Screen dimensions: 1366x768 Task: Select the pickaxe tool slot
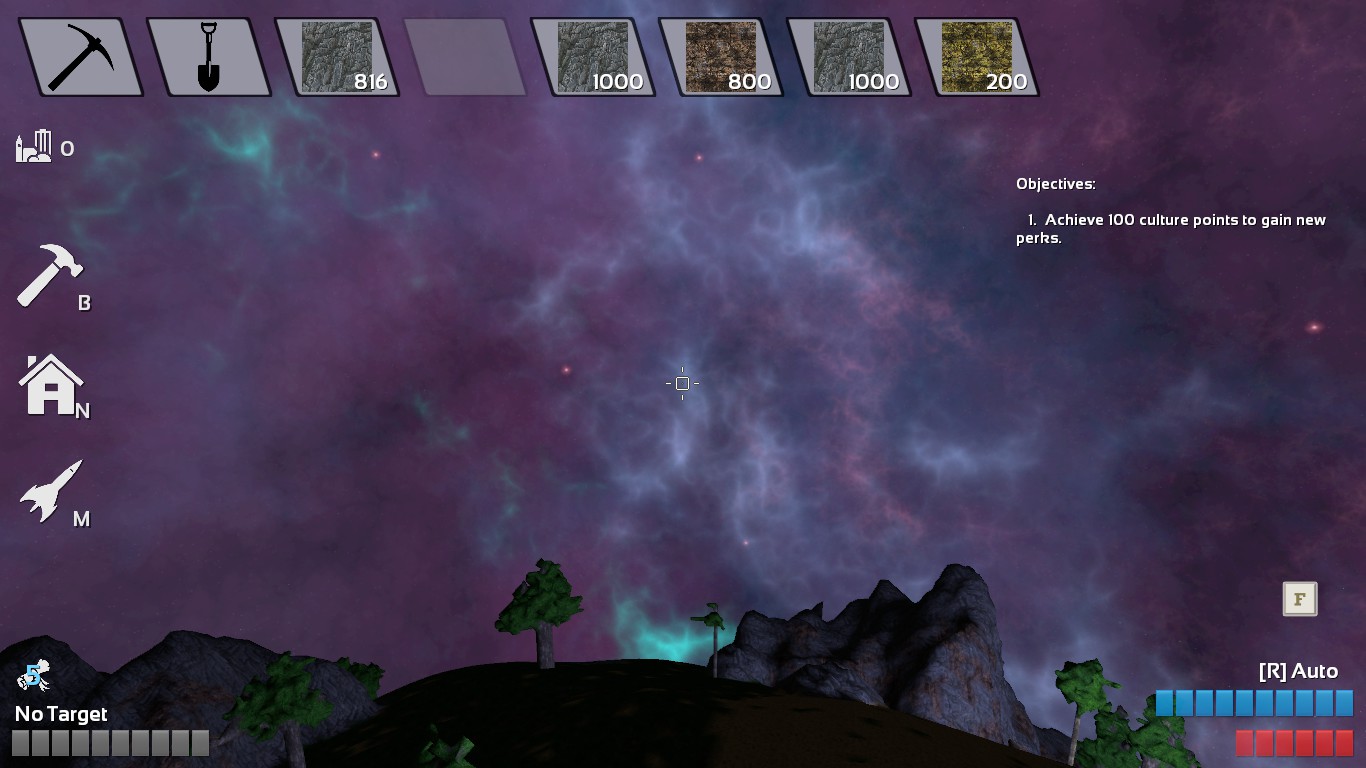point(81,57)
